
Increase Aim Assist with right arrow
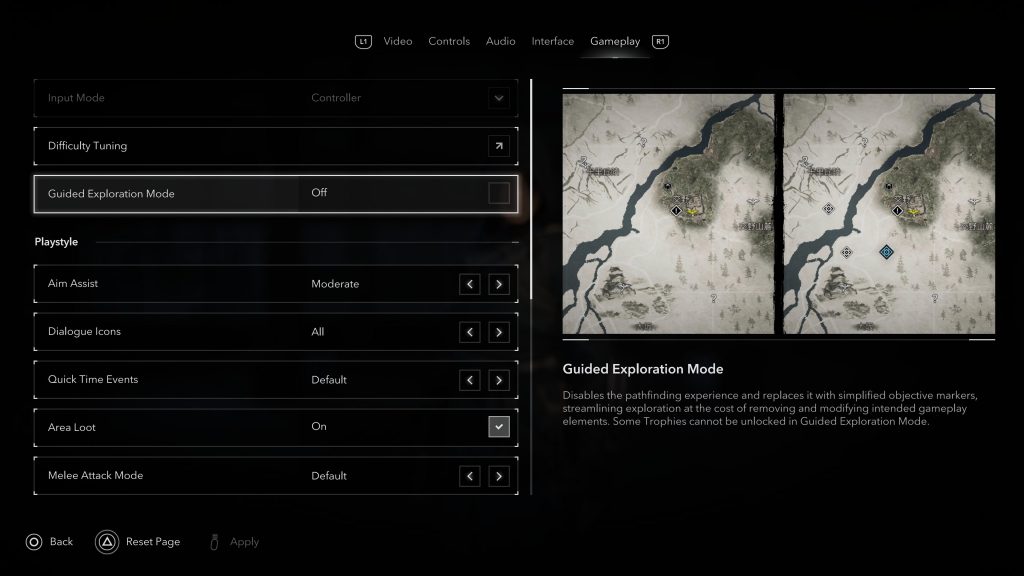point(498,284)
